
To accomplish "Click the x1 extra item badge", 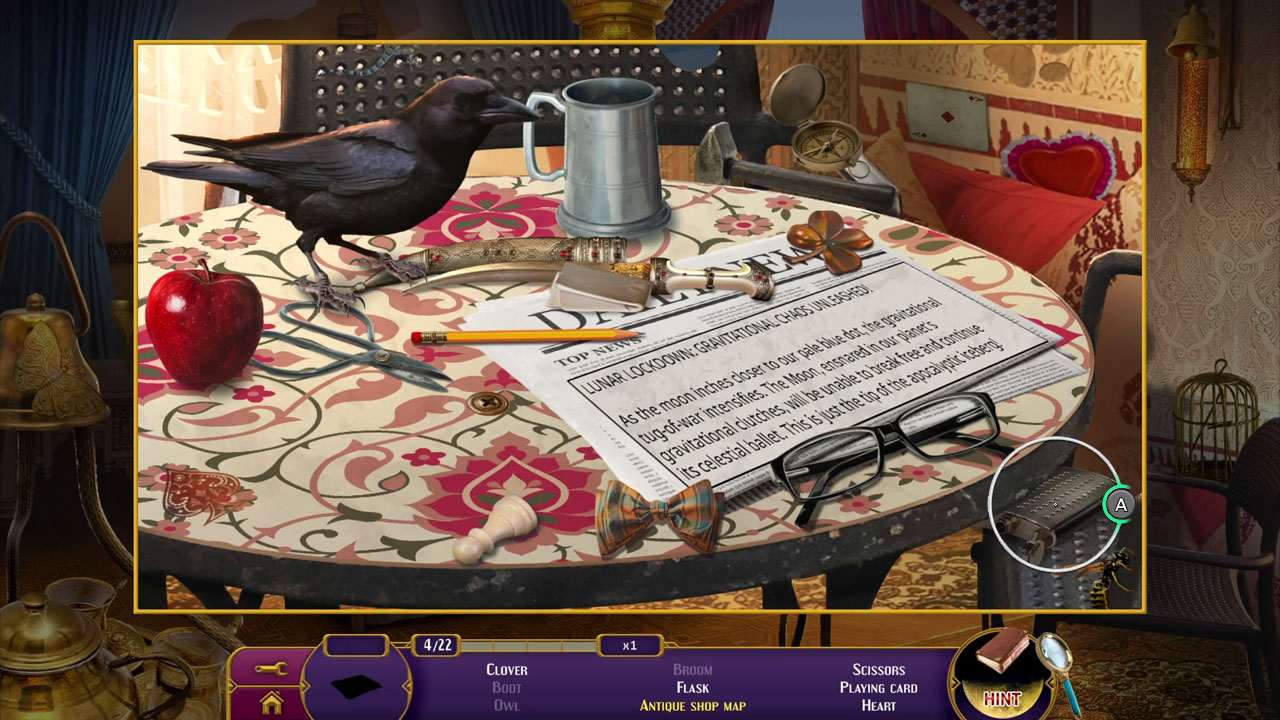I will point(630,645).
